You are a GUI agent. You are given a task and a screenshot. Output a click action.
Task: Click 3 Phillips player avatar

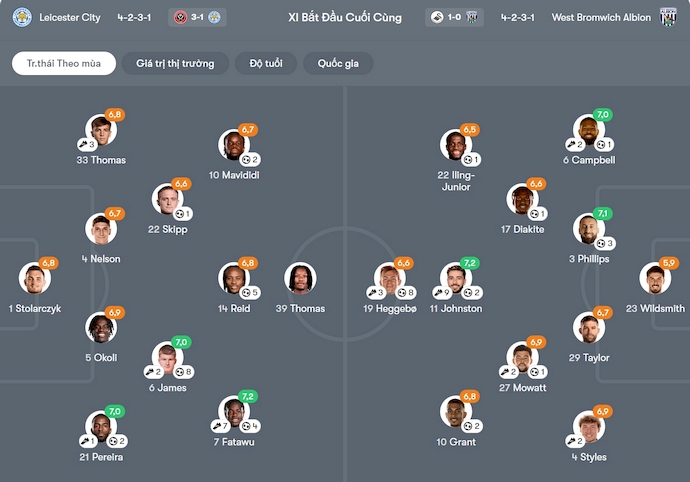pos(589,230)
